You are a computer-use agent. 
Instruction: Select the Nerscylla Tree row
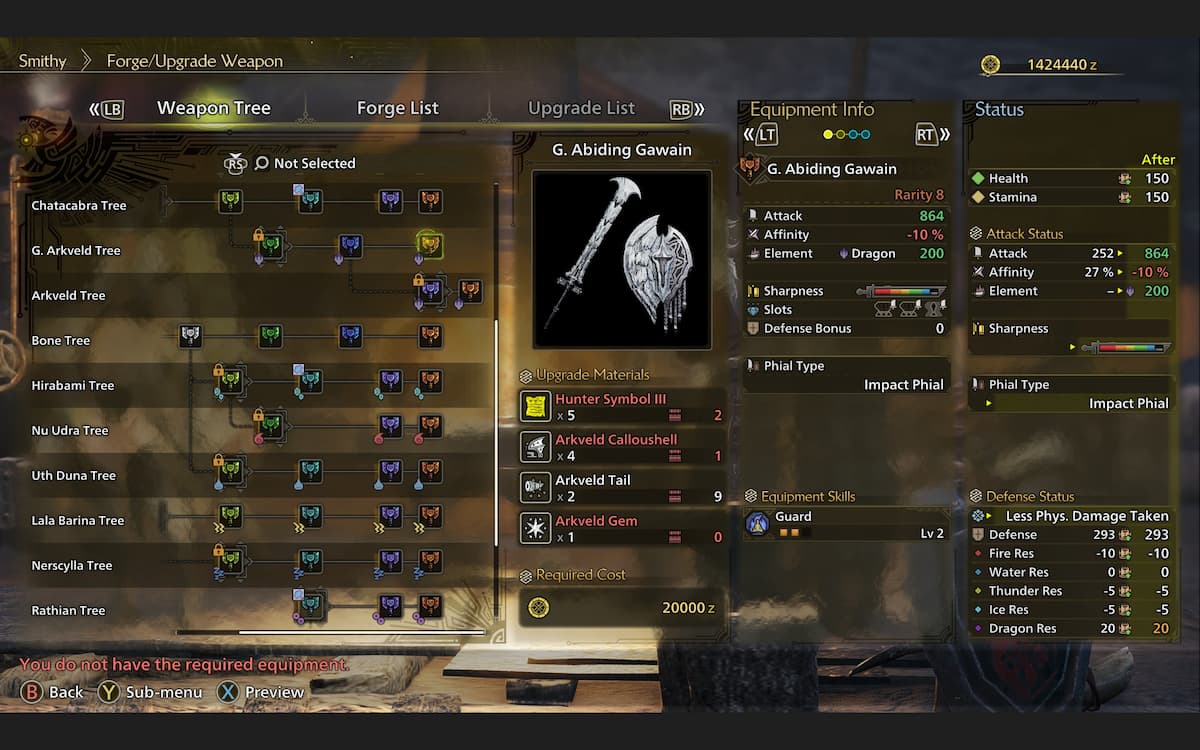click(72, 566)
